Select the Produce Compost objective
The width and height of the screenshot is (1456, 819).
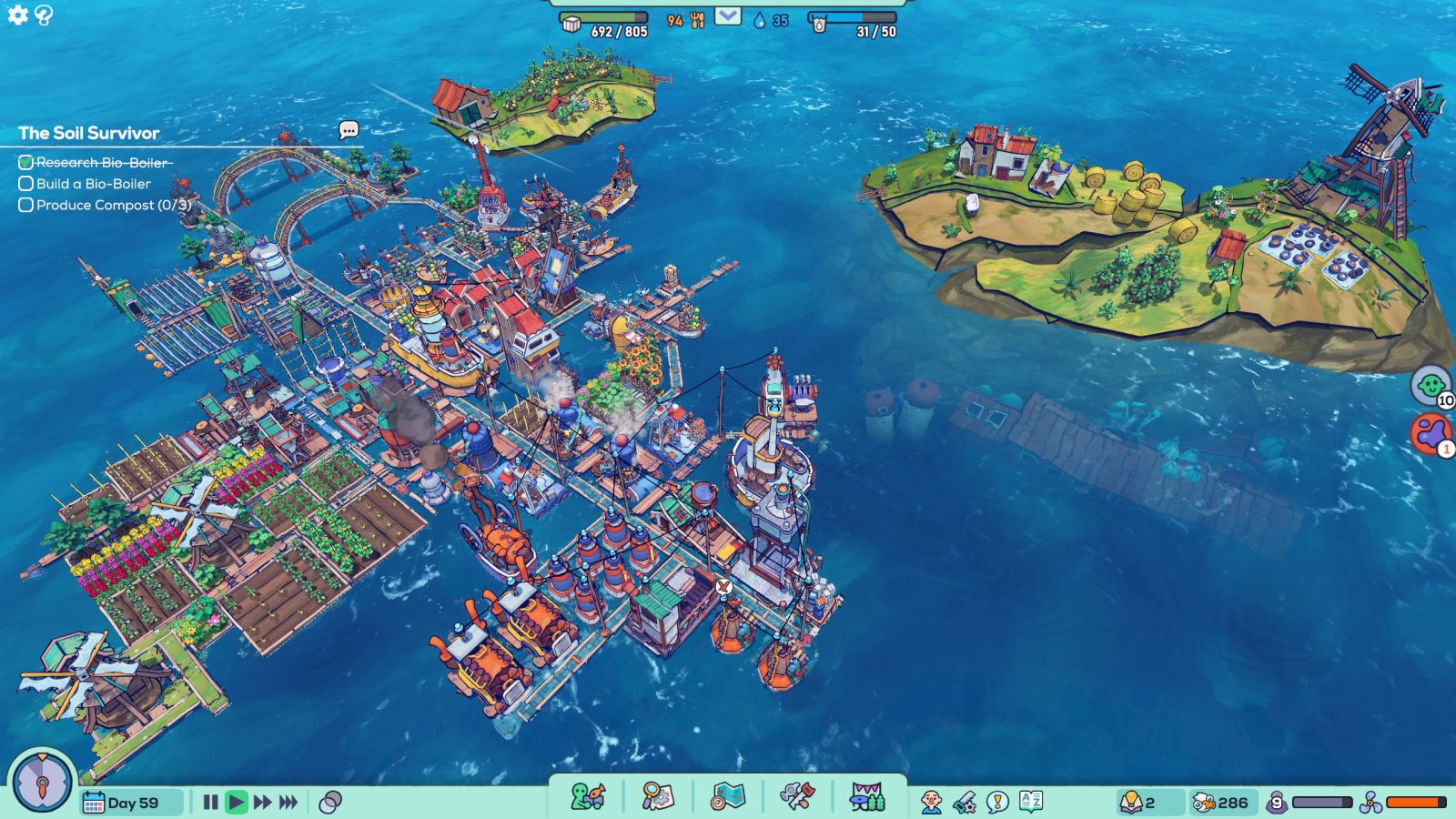tap(104, 206)
